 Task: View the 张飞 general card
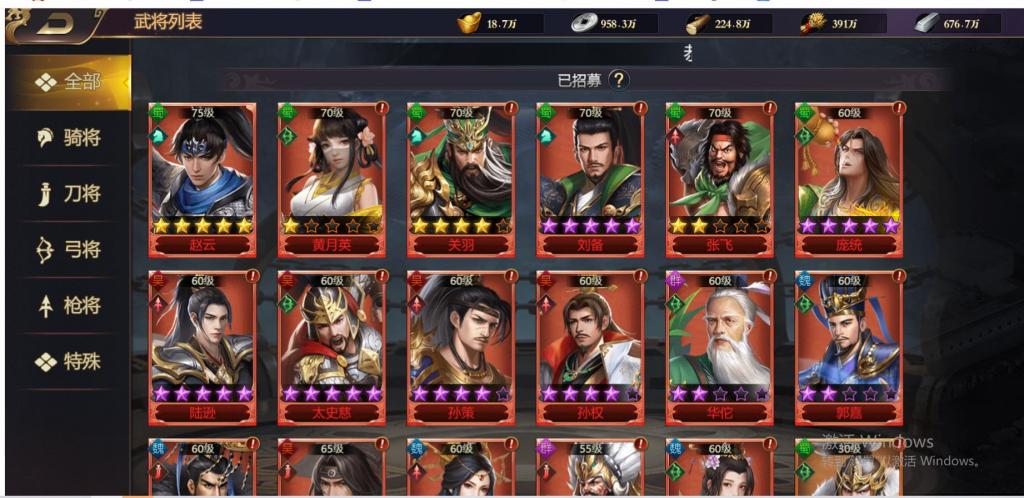coord(720,177)
